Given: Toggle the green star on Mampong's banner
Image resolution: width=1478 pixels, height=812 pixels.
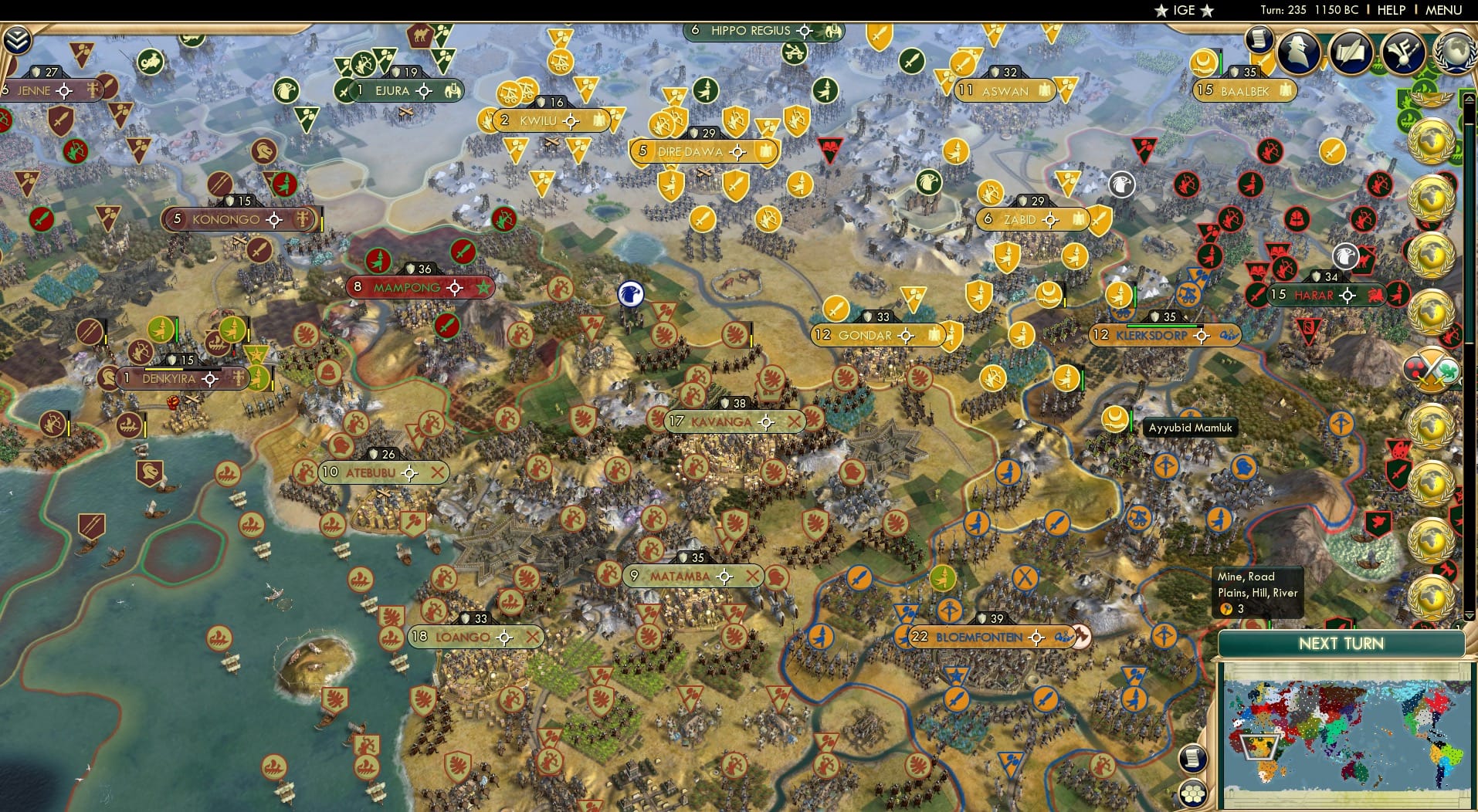Looking at the screenshot, I should pos(484,286).
